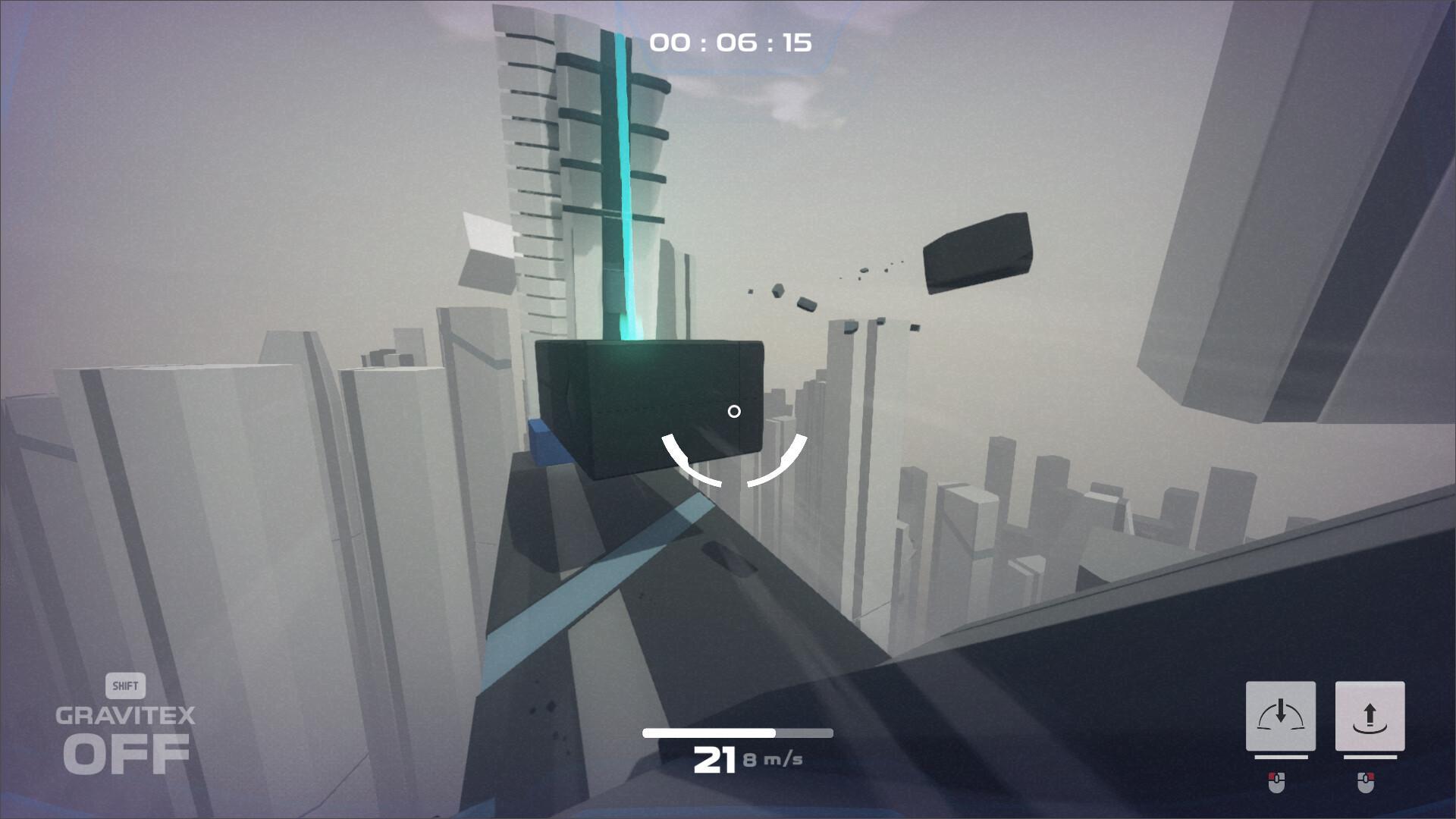Activate the upward-arrow push ability icon
The image size is (1456, 819).
pyautogui.click(x=1370, y=716)
